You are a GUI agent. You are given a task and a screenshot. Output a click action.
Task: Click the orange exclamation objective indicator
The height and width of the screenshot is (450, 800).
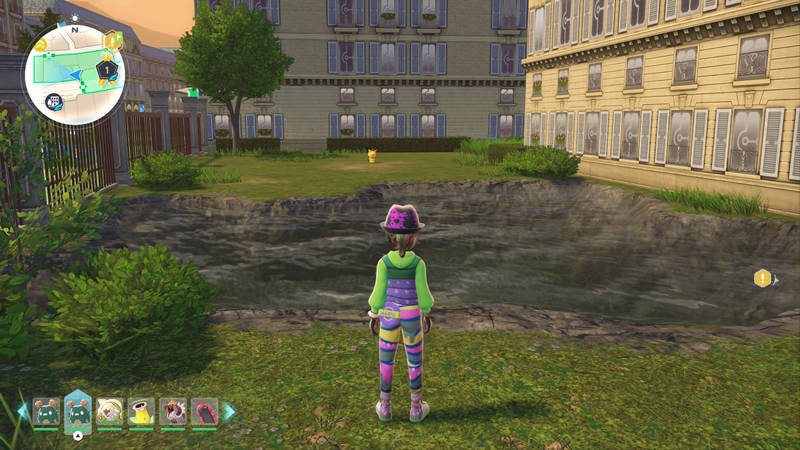[x=763, y=278]
